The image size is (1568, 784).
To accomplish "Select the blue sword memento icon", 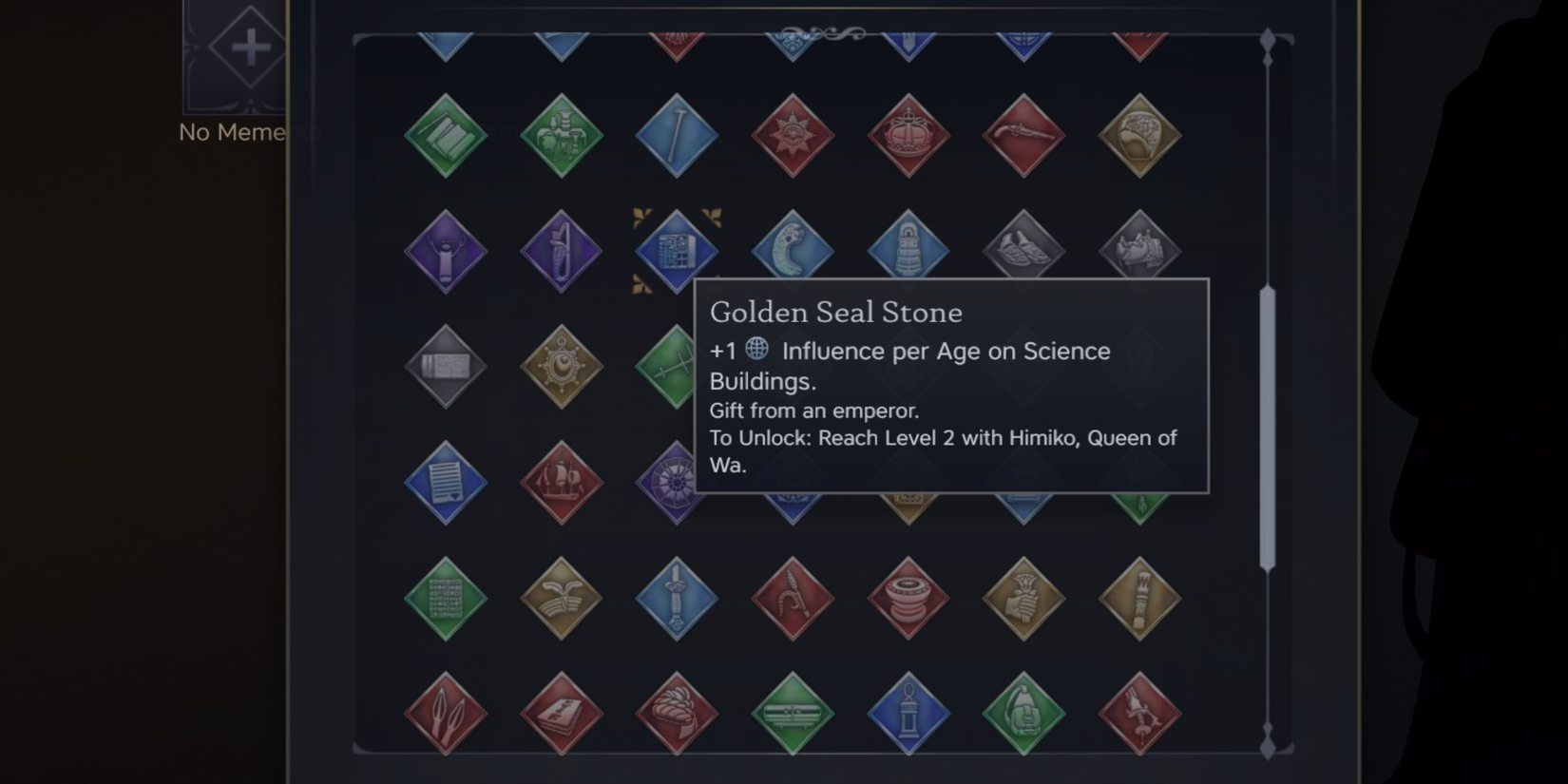I will pos(677,599).
